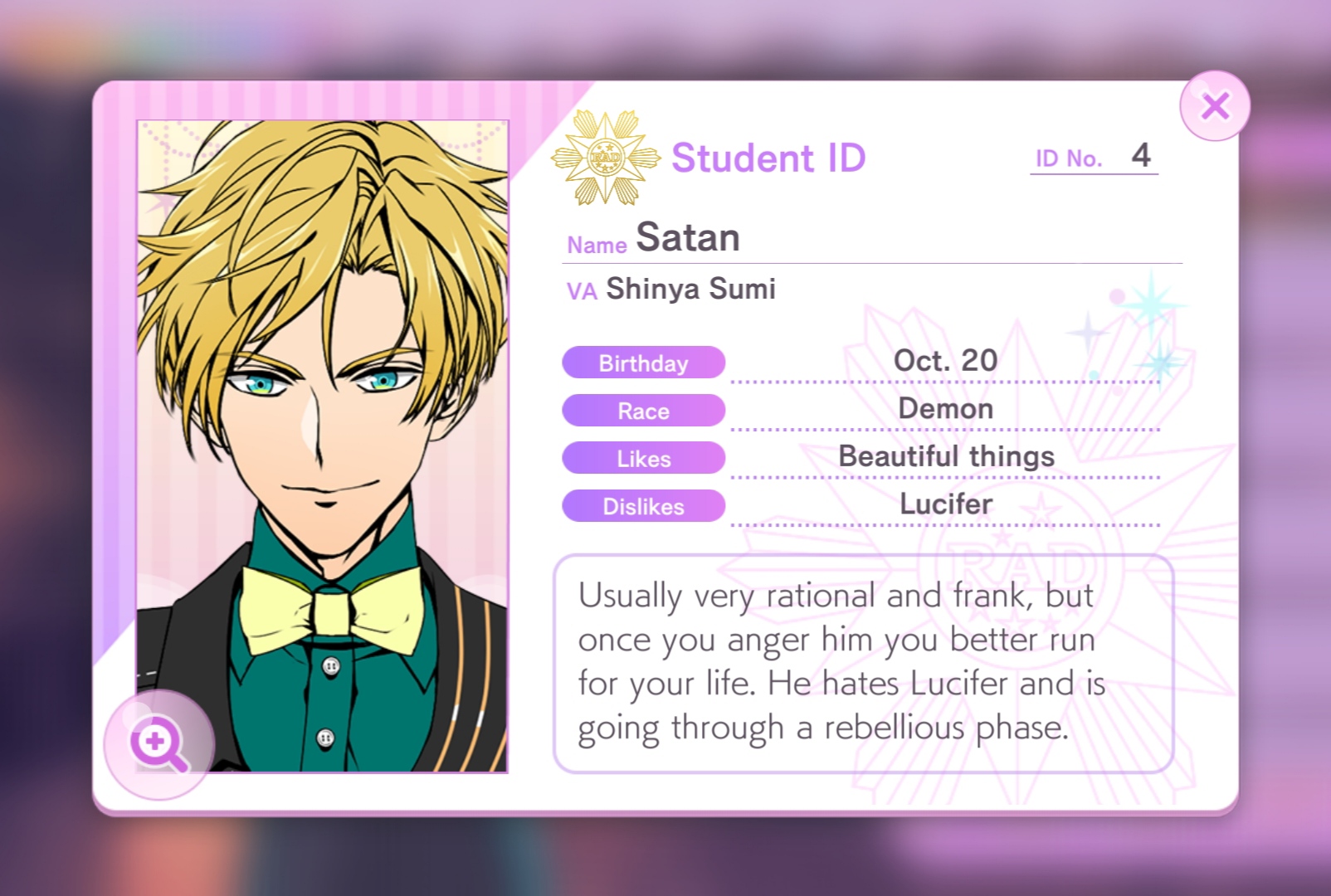Select the Beautiful things likes entry

tap(945, 455)
